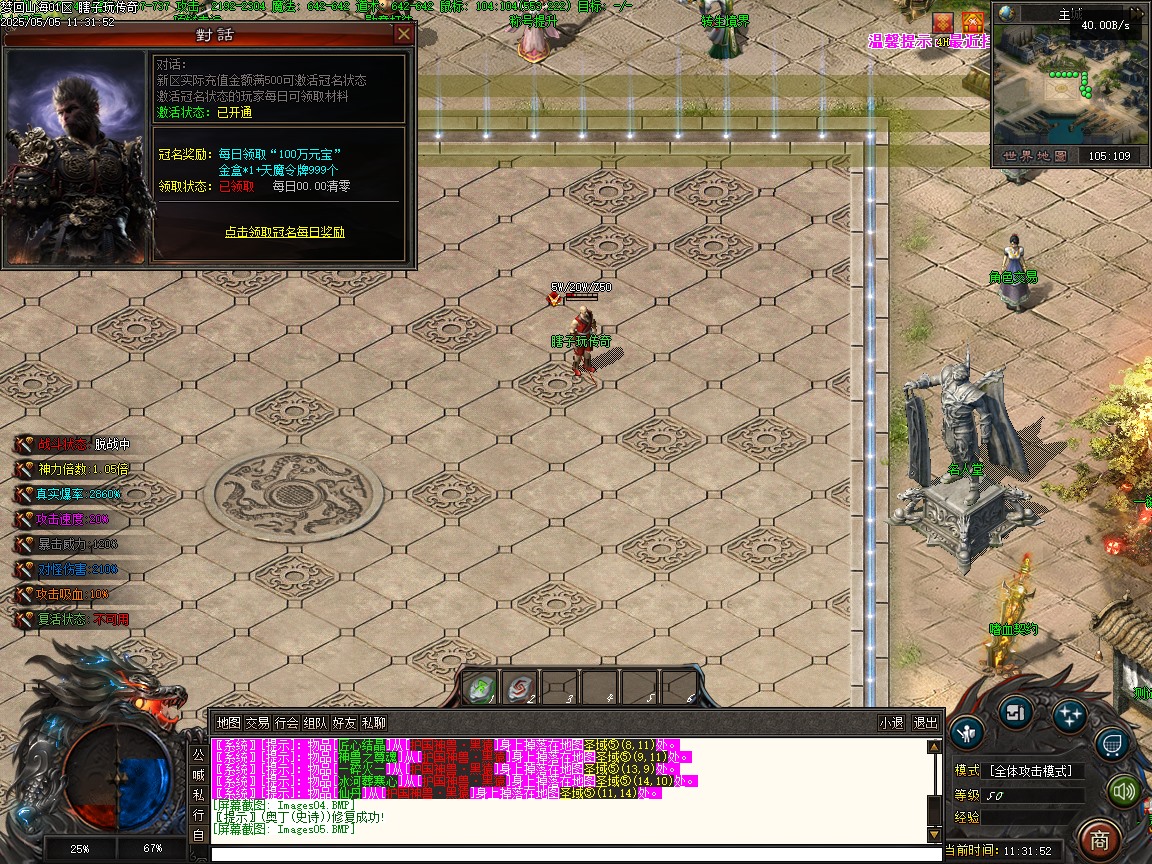Switch to 私聊 private chat

(373, 723)
